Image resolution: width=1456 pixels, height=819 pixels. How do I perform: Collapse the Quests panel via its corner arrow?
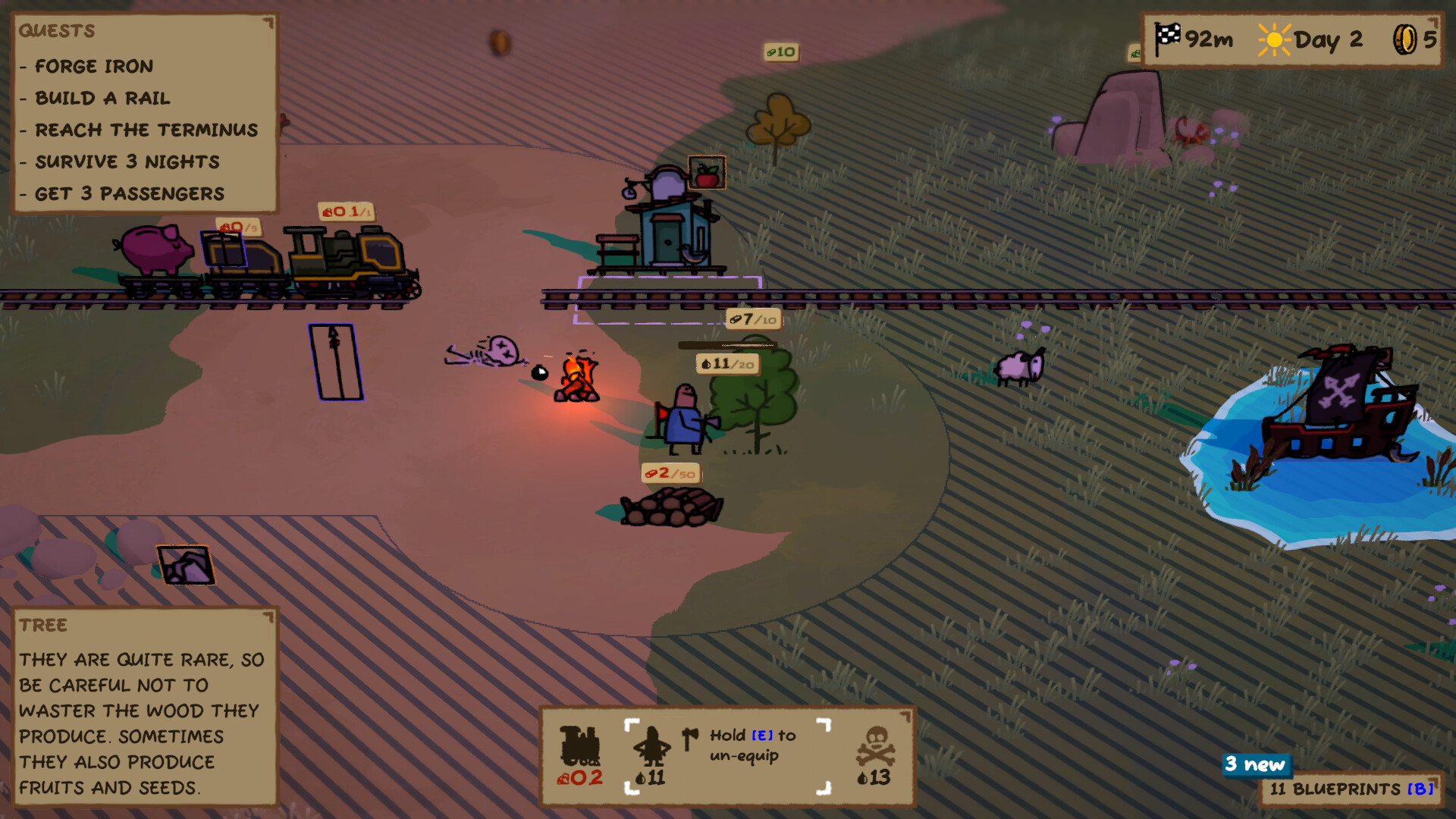tap(267, 20)
